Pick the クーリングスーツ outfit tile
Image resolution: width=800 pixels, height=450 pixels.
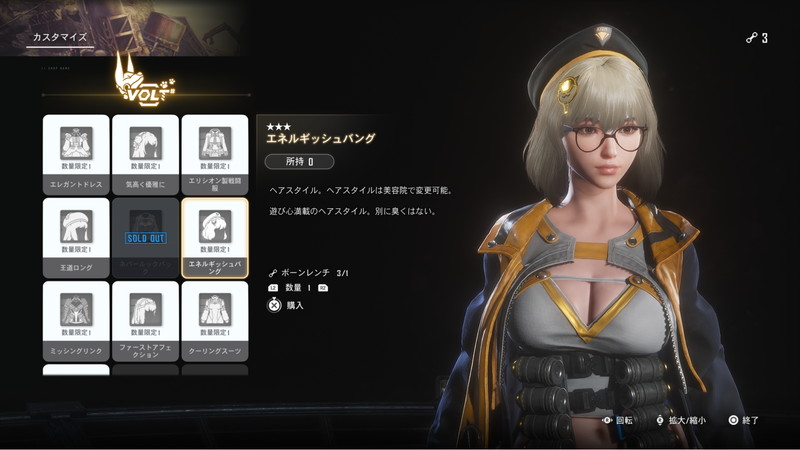(x=215, y=320)
